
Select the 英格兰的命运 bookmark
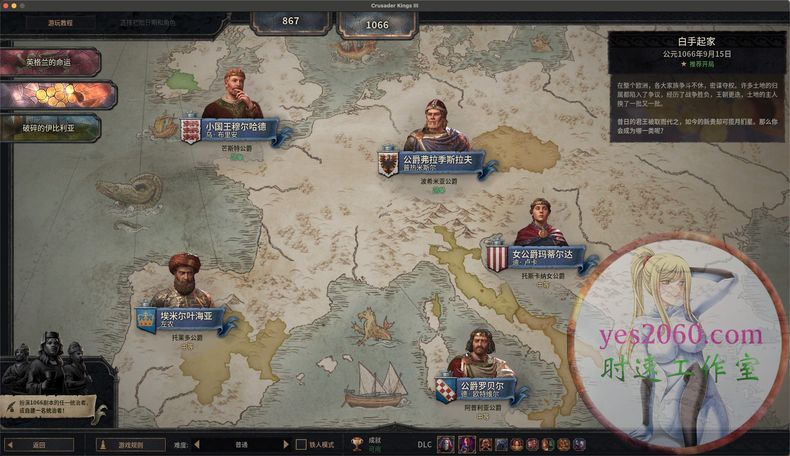[x=50, y=62]
